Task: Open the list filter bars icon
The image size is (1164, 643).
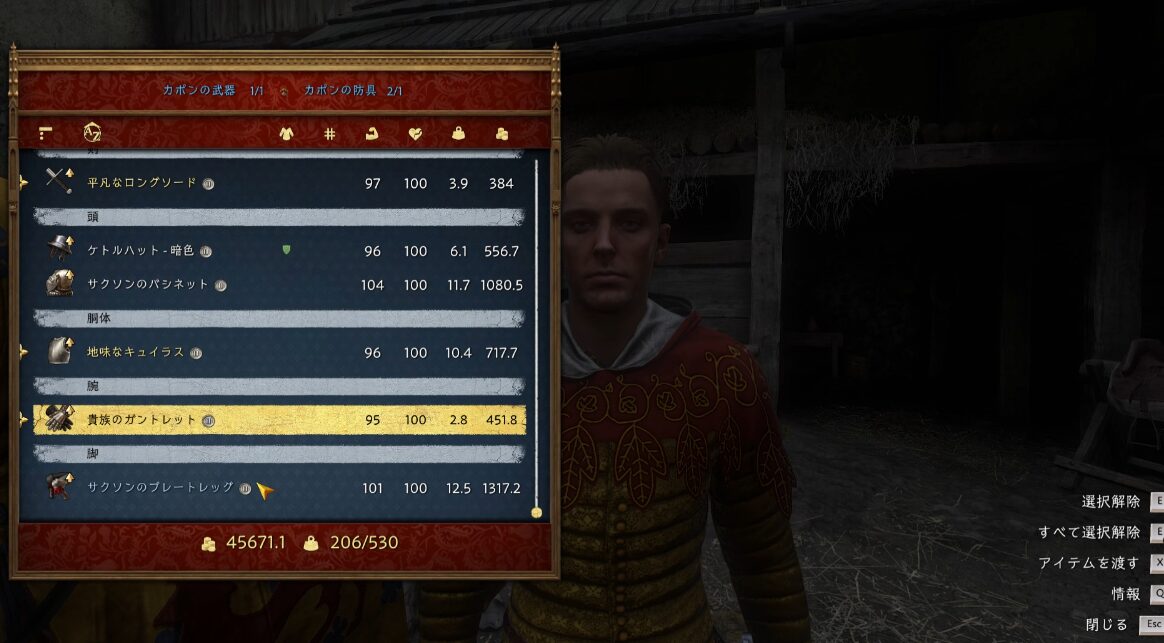Action: pyautogui.click(x=45, y=133)
